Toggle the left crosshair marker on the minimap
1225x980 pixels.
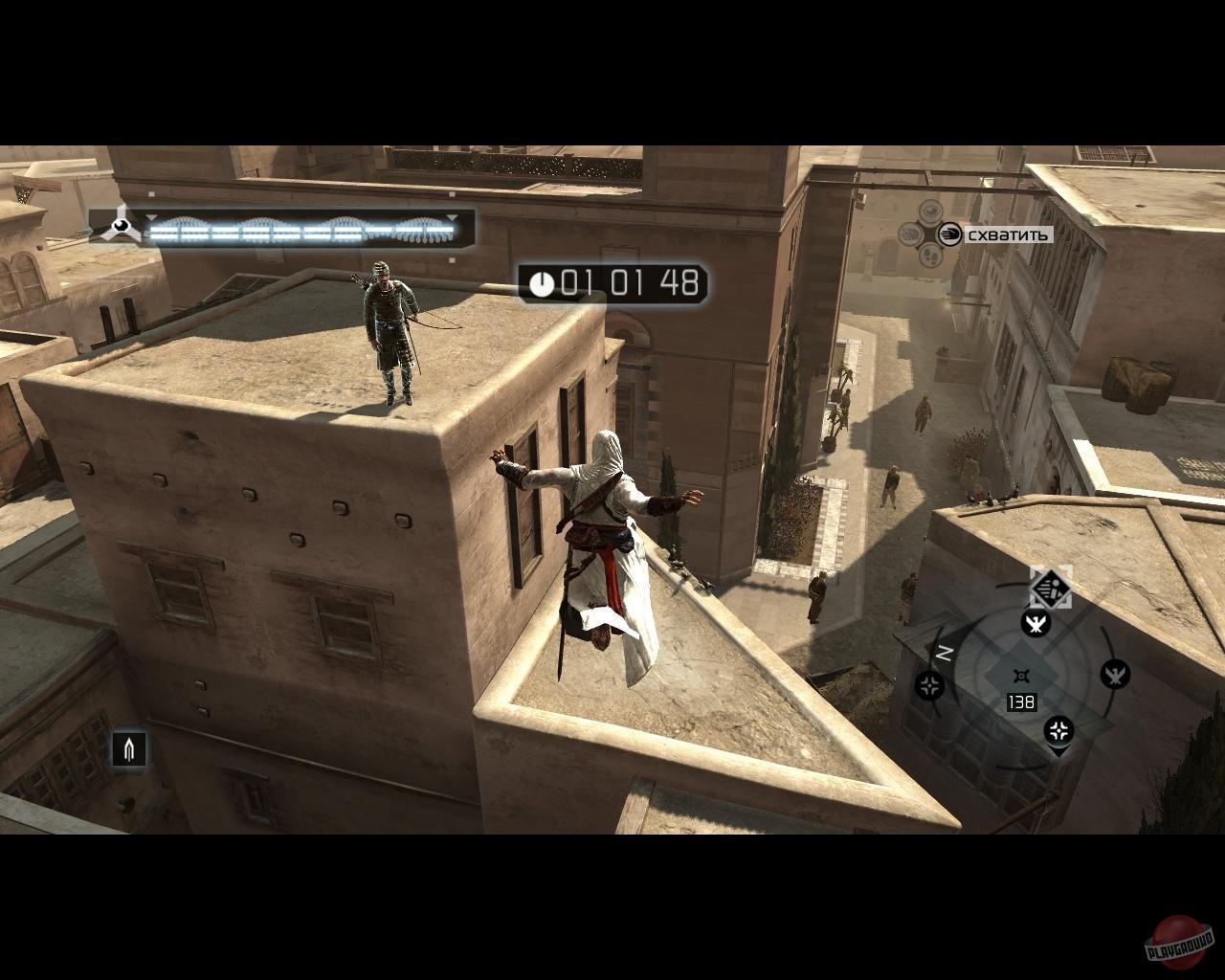[928, 684]
